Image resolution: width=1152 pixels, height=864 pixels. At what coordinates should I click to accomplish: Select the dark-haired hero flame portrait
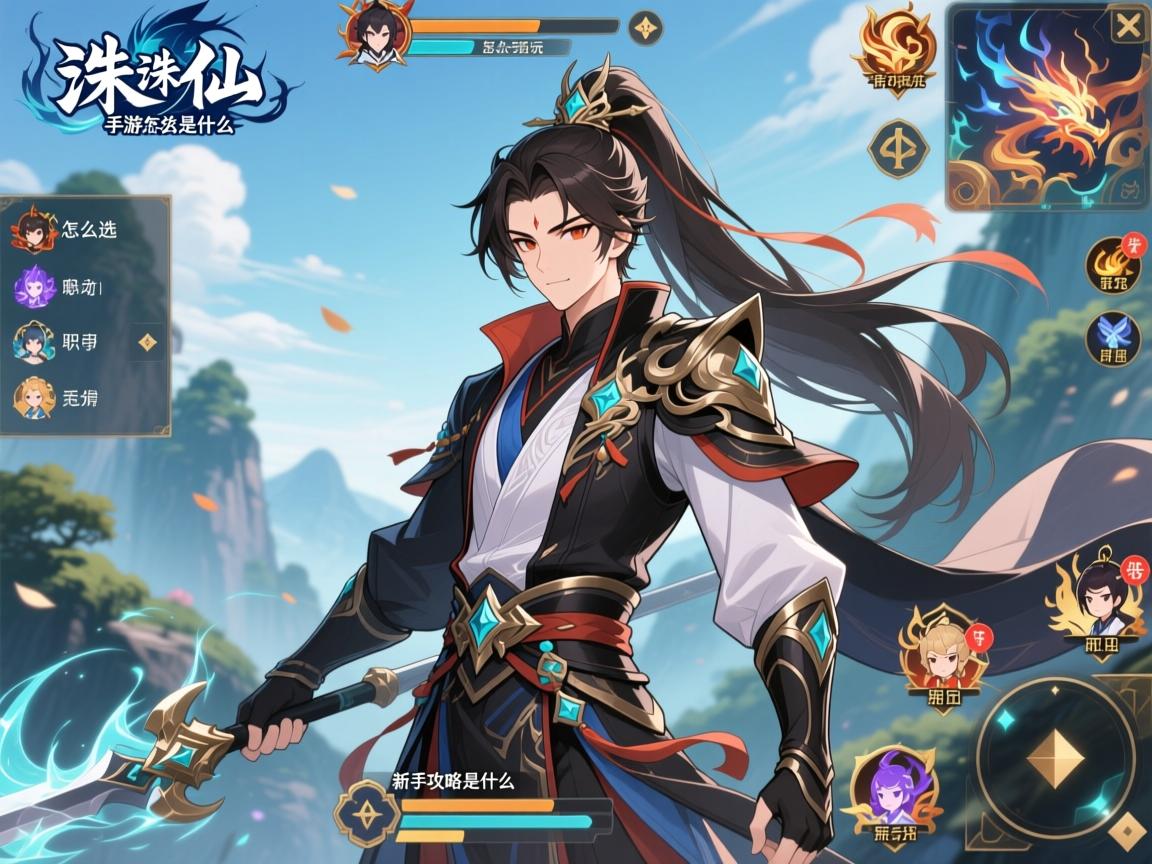pos(1099,602)
